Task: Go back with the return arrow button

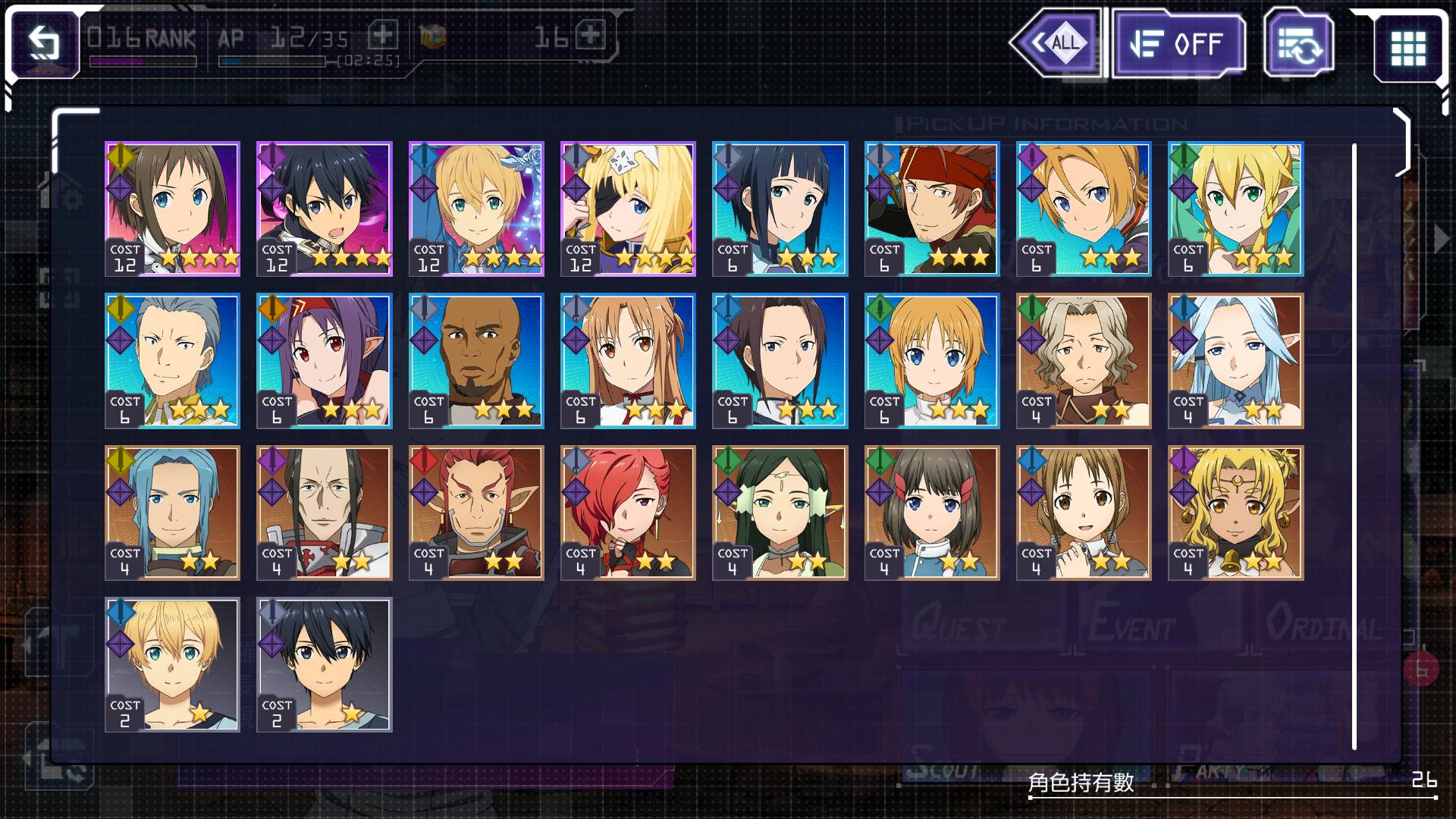Action: click(x=45, y=43)
